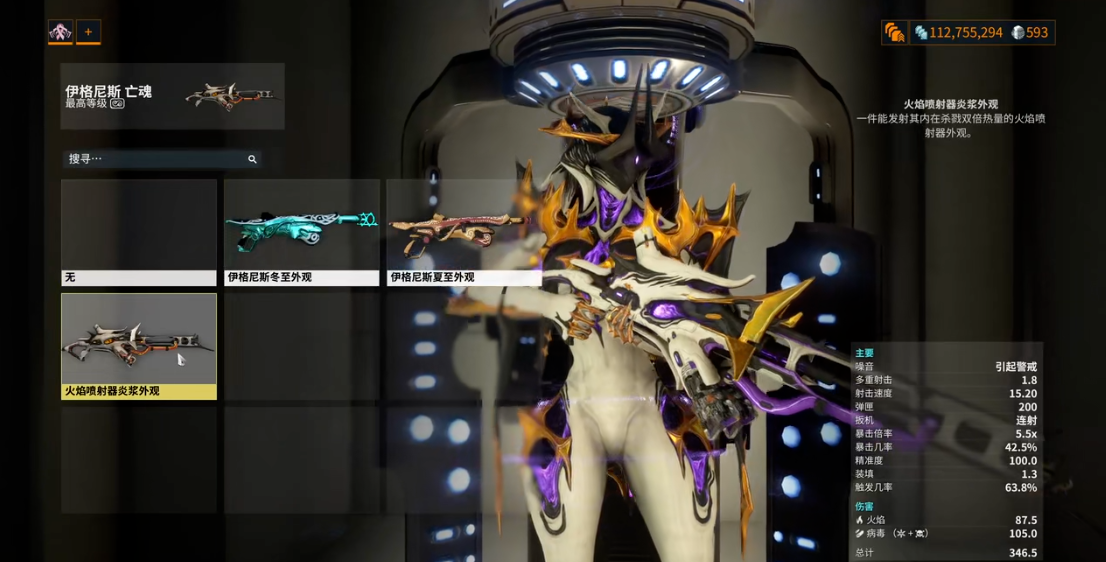Screen dimensions: 1106x562
Task: Click the orange plus button beside avatar
Action: point(88,32)
